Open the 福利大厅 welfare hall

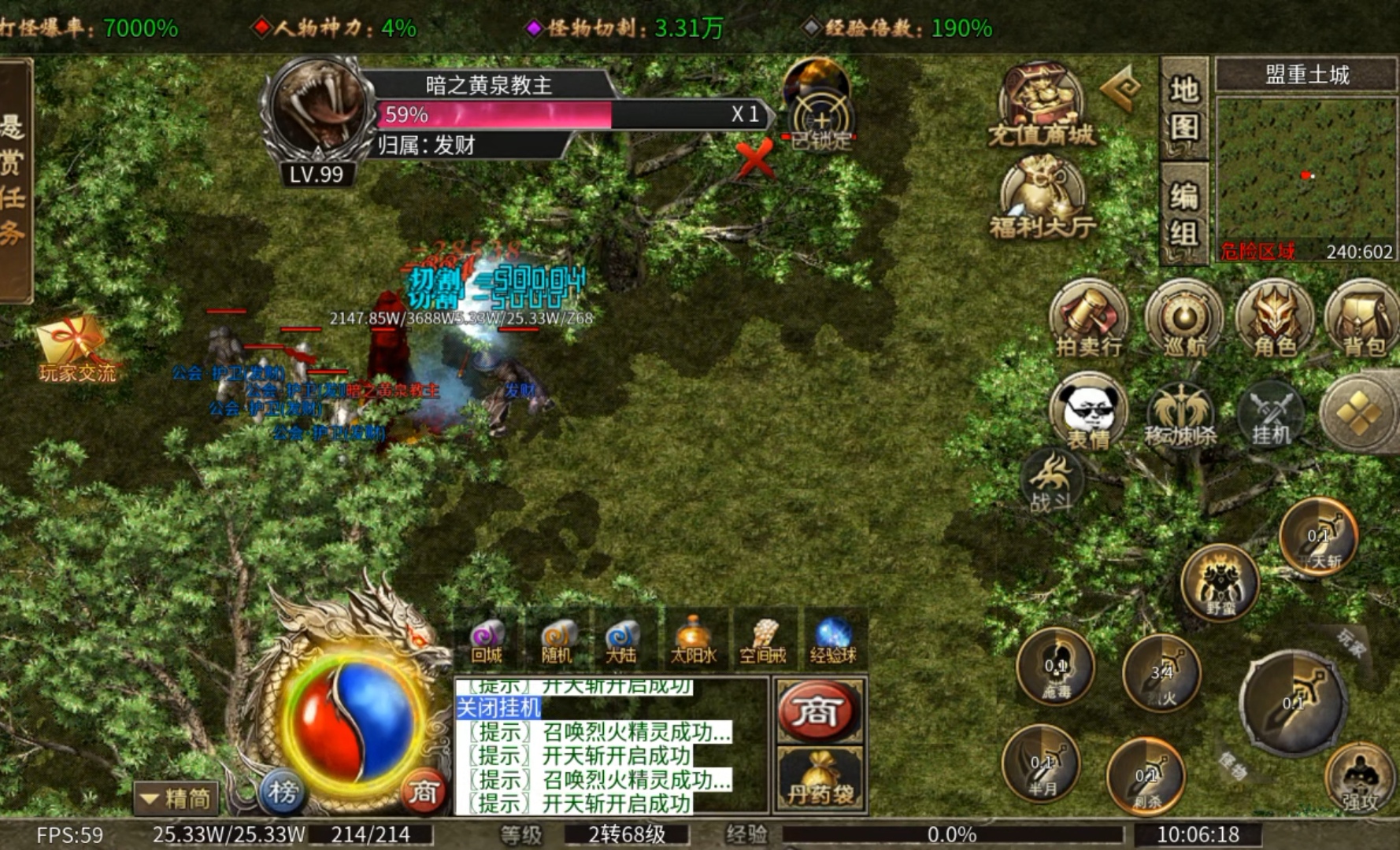pos(1042,197)
